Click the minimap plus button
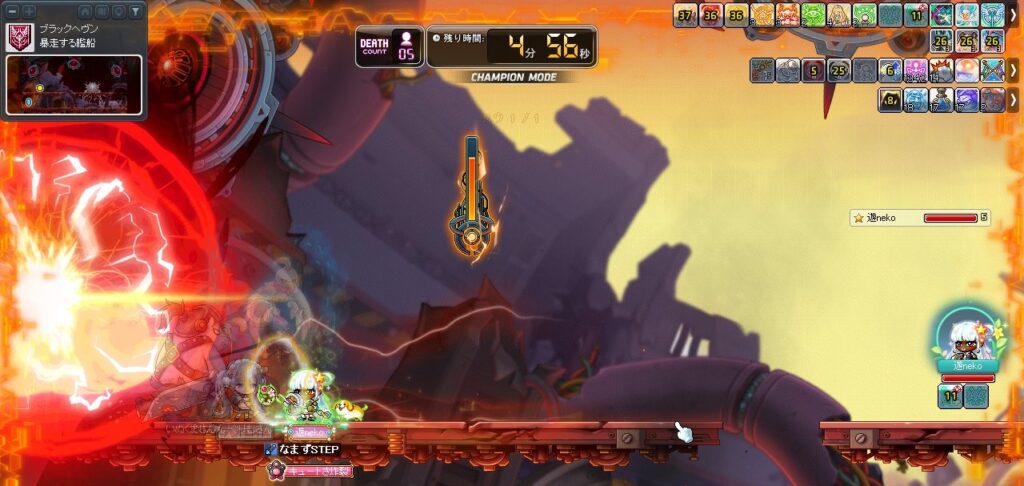 (x=29, y=10)
